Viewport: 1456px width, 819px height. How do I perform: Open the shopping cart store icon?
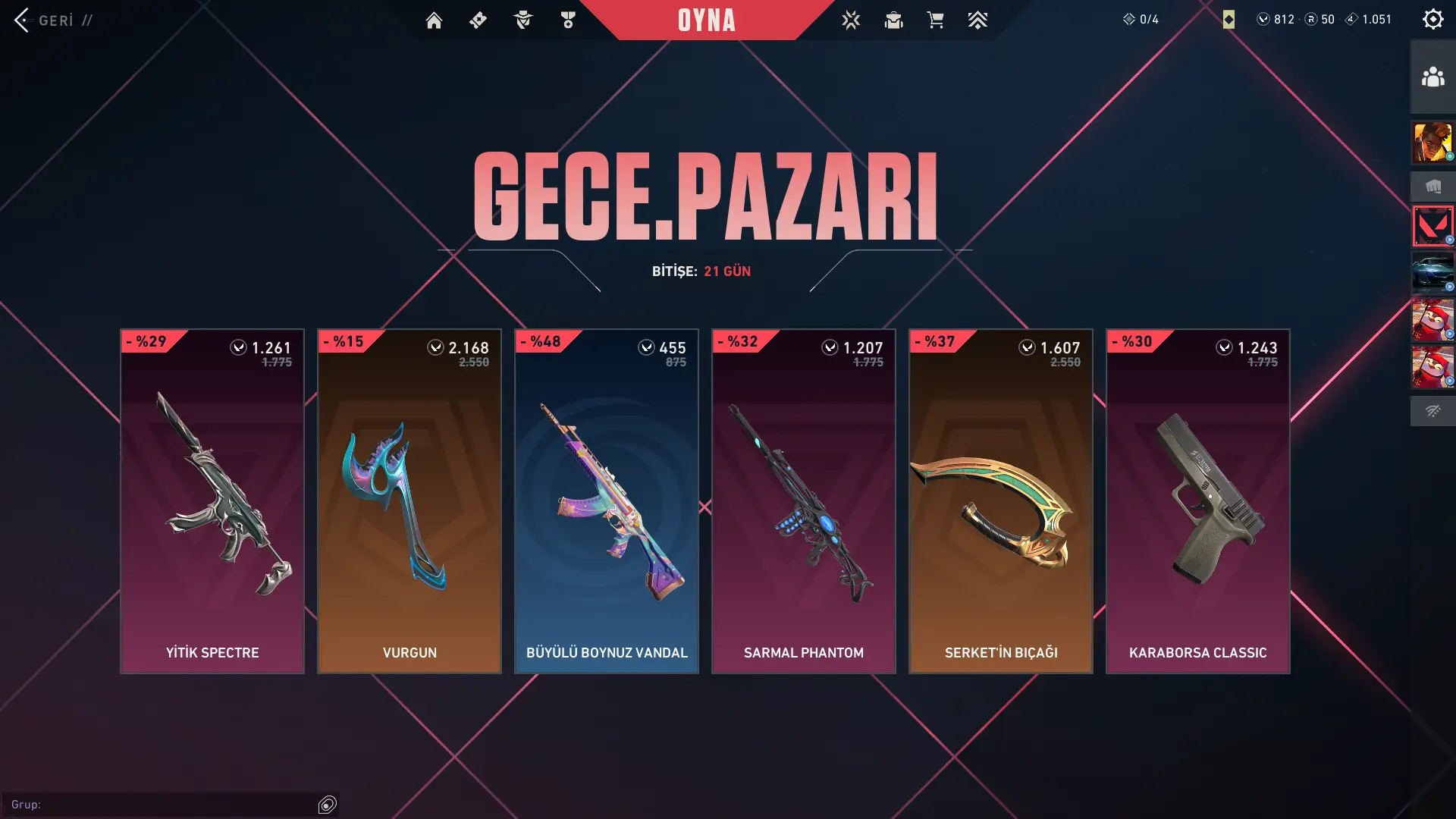pyautogui.click(x=935, y=20)
